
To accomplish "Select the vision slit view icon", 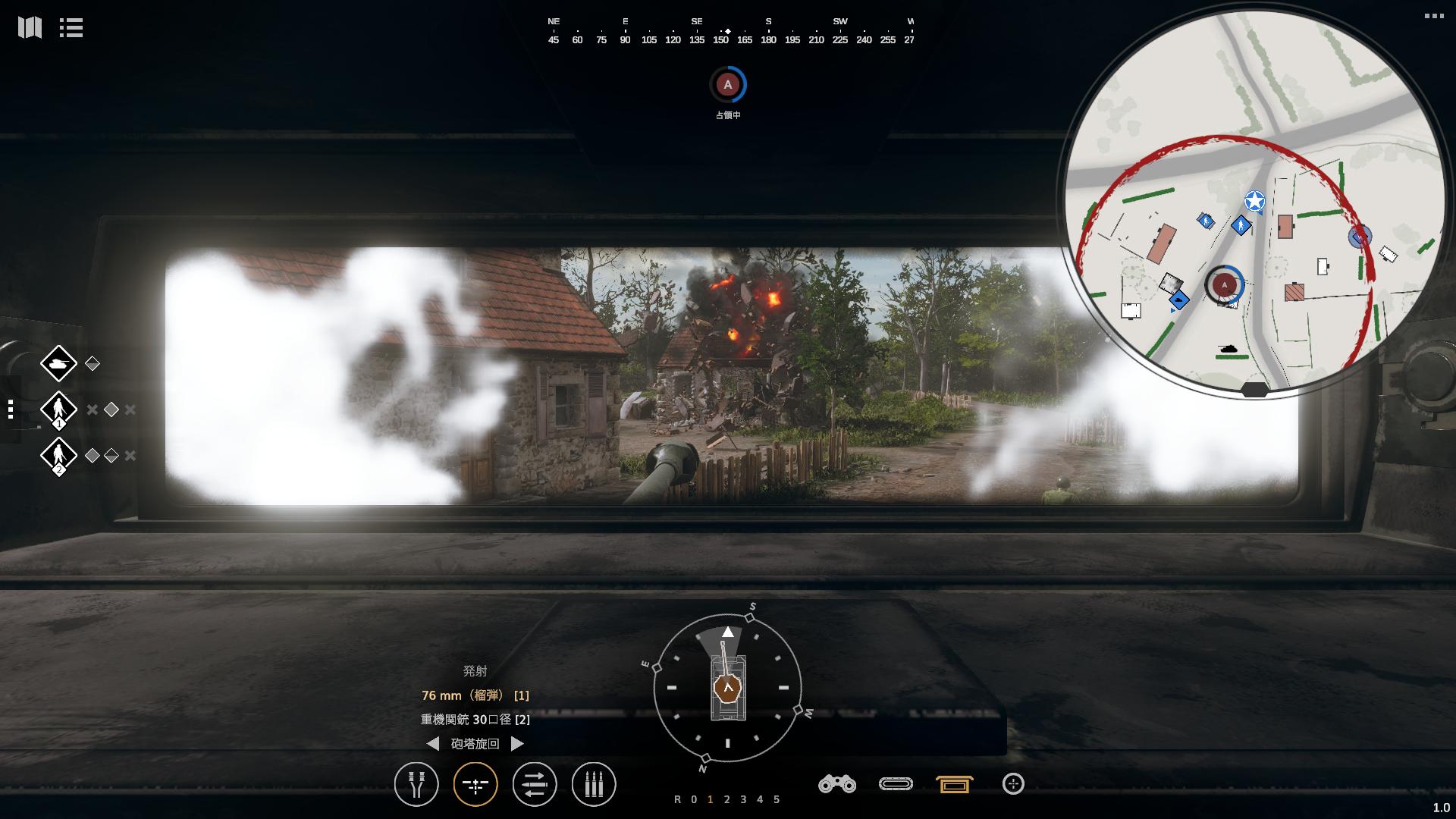I will [896, 785].
